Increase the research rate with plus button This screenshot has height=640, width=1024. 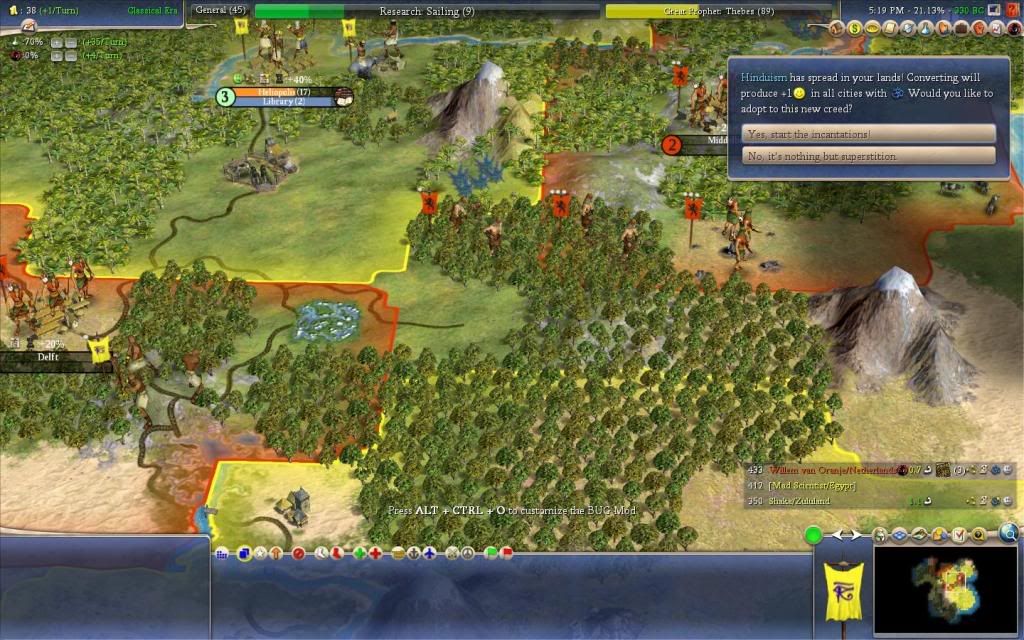tap(56, 42)
